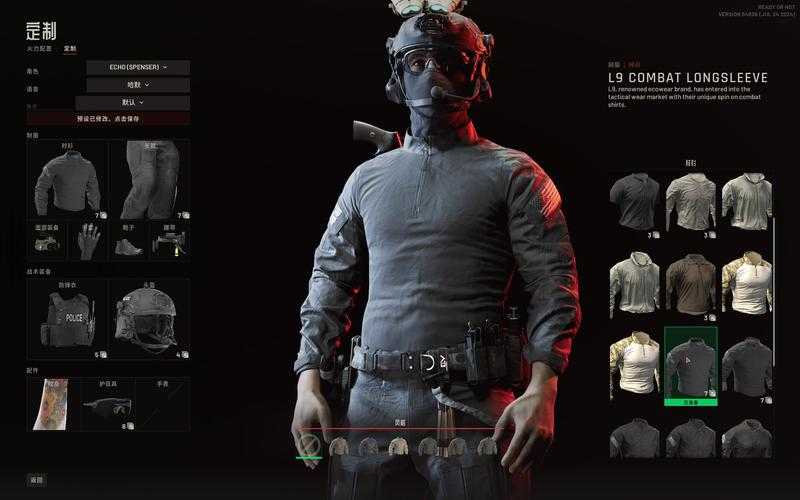Select the helmet headgear slot

150,318
